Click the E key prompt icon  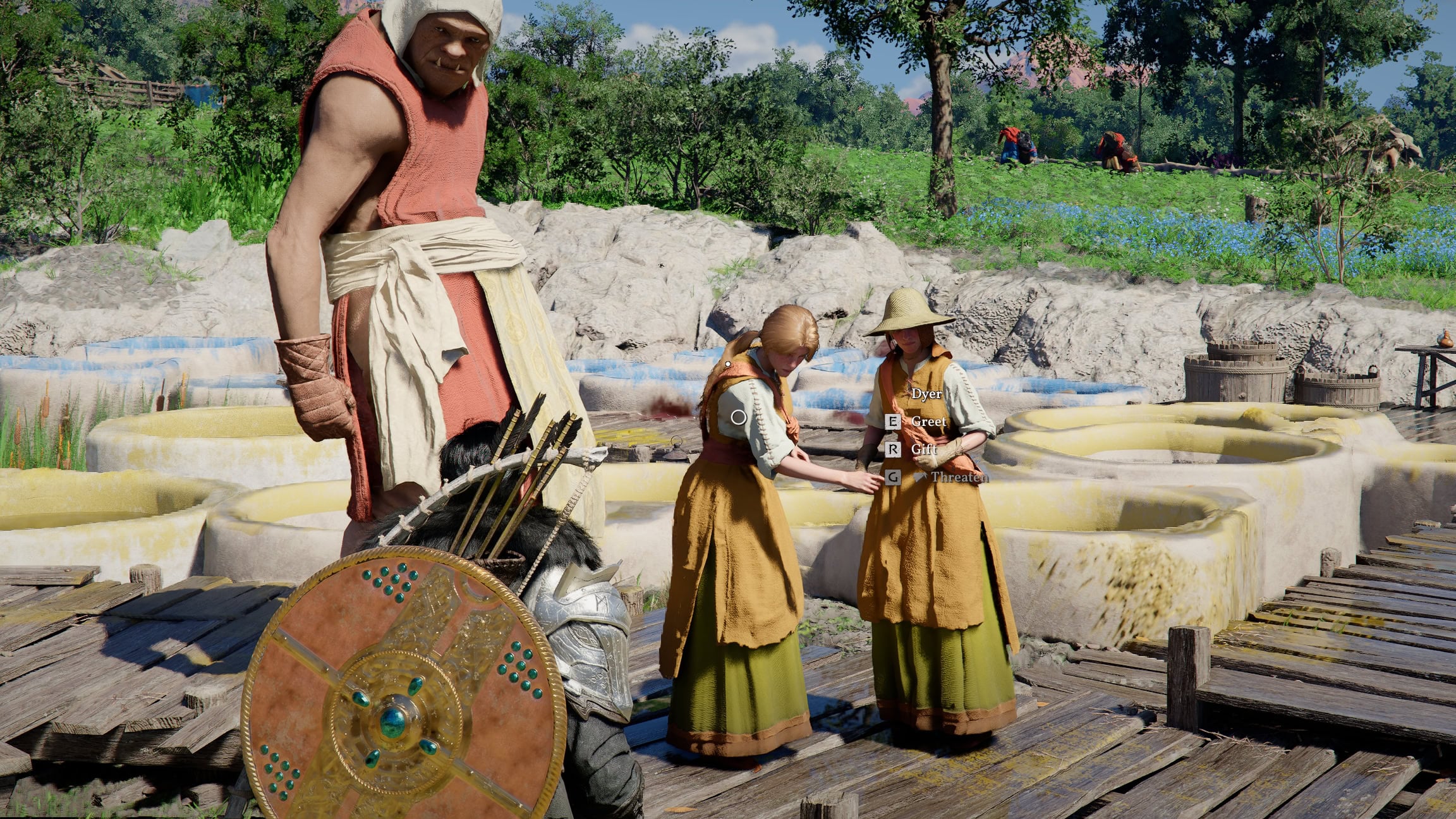coord(893,421)
